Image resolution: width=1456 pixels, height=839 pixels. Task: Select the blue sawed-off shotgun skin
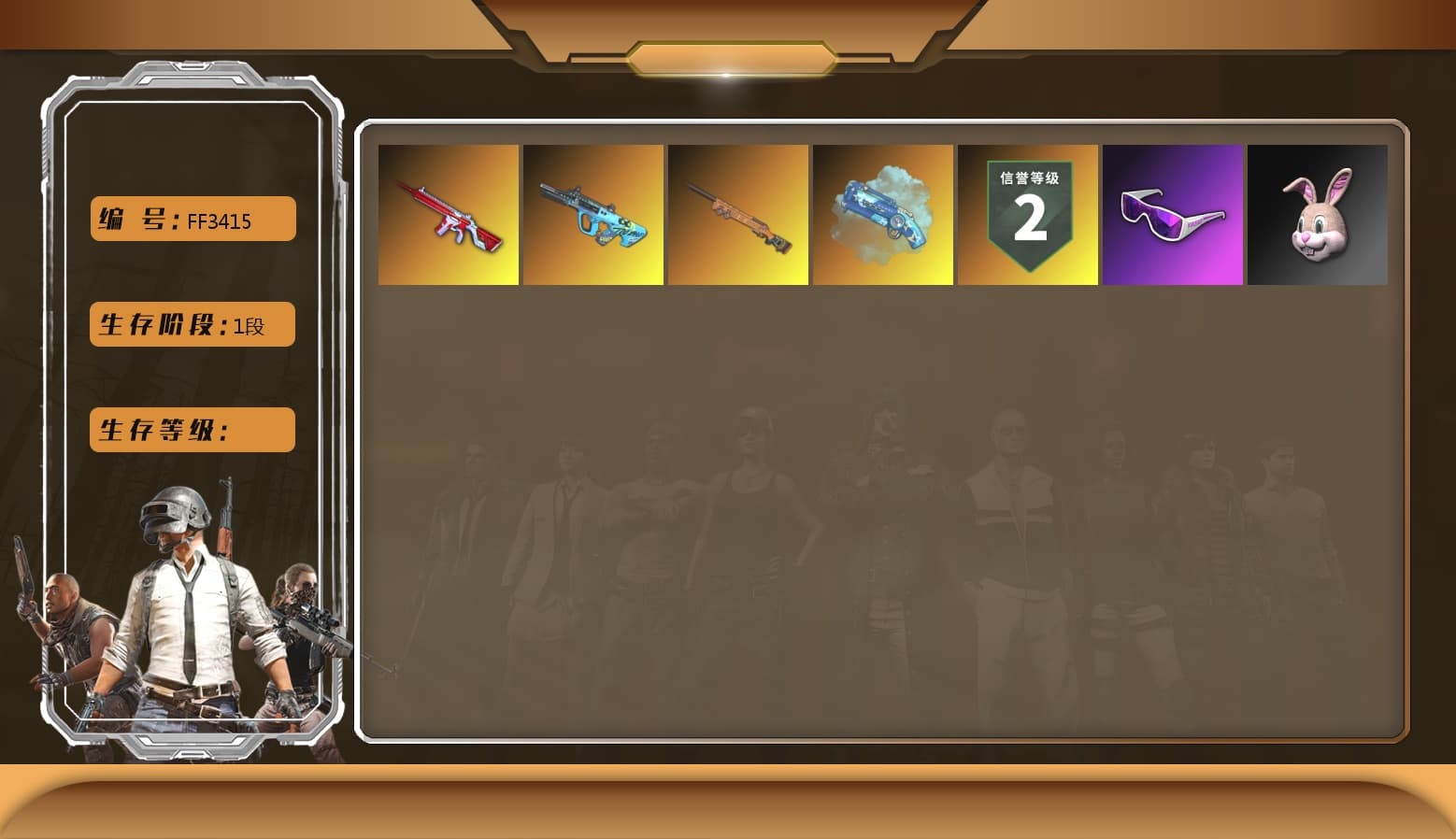pos(883,215)
